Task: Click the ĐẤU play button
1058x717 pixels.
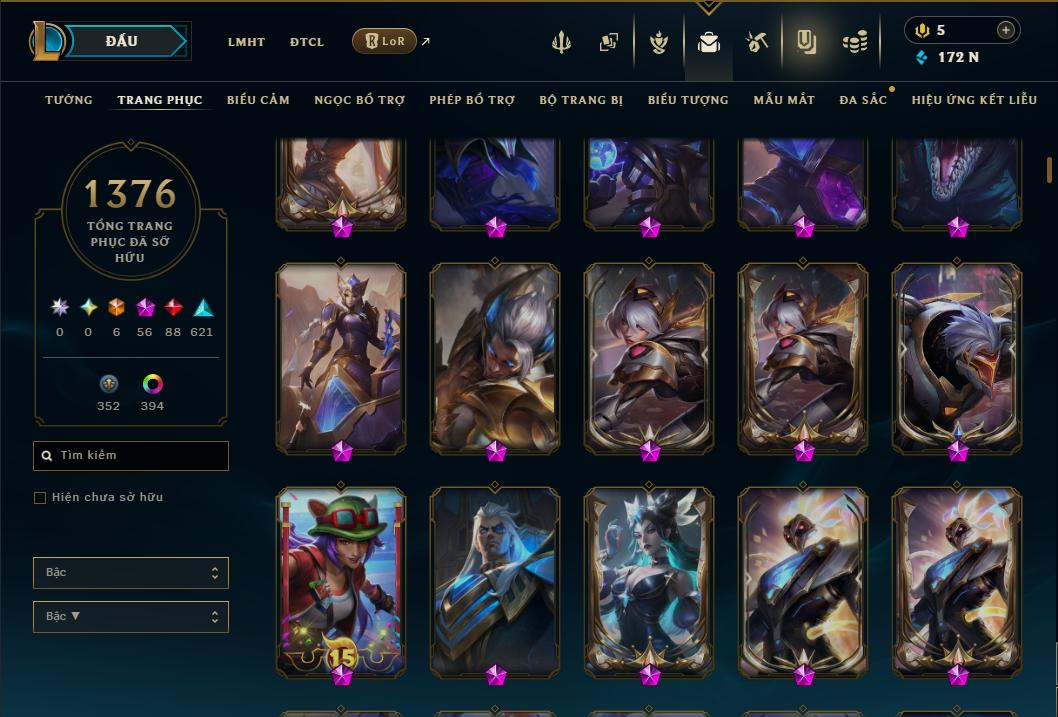Action: pyautogui.click(x=121, y=41)
